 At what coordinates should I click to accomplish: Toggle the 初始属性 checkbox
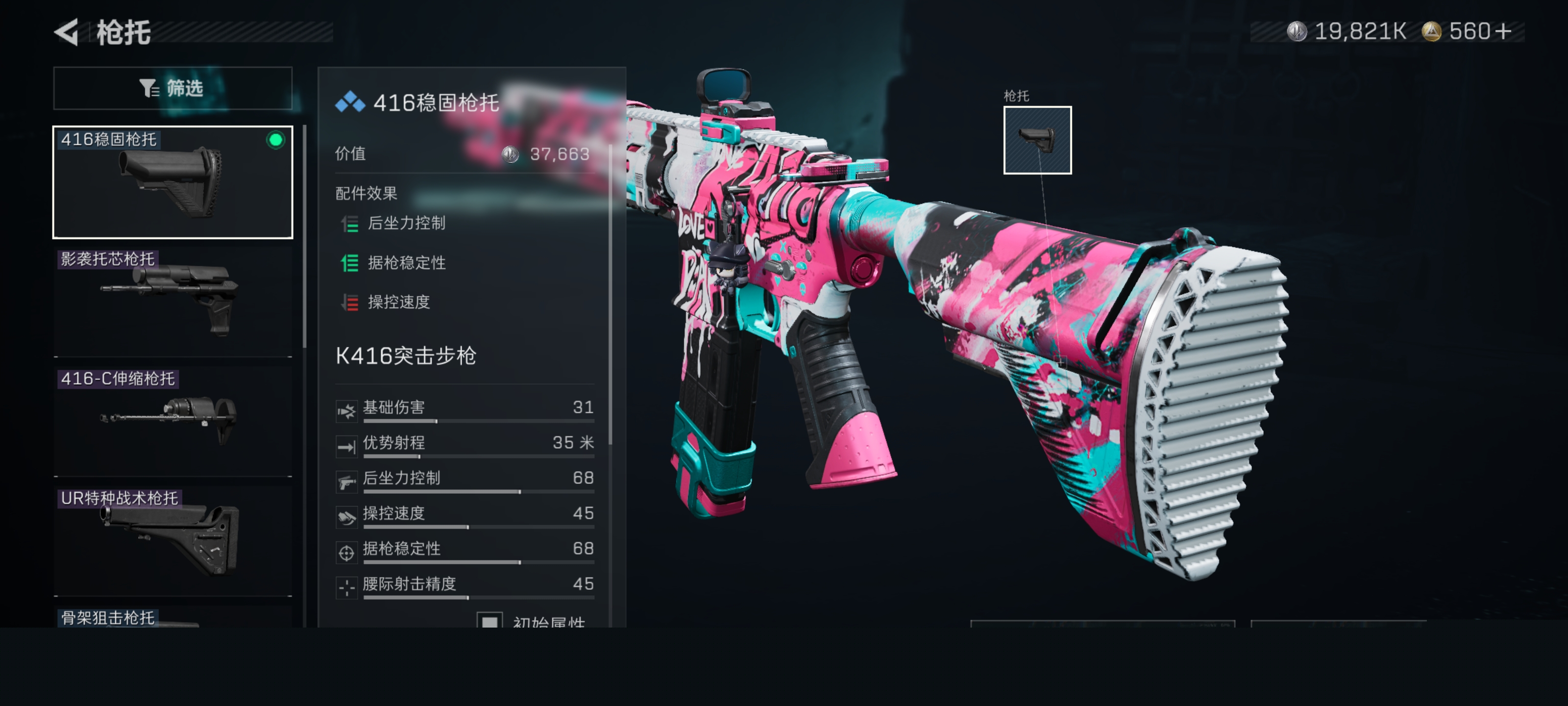(x=490, y=621)
